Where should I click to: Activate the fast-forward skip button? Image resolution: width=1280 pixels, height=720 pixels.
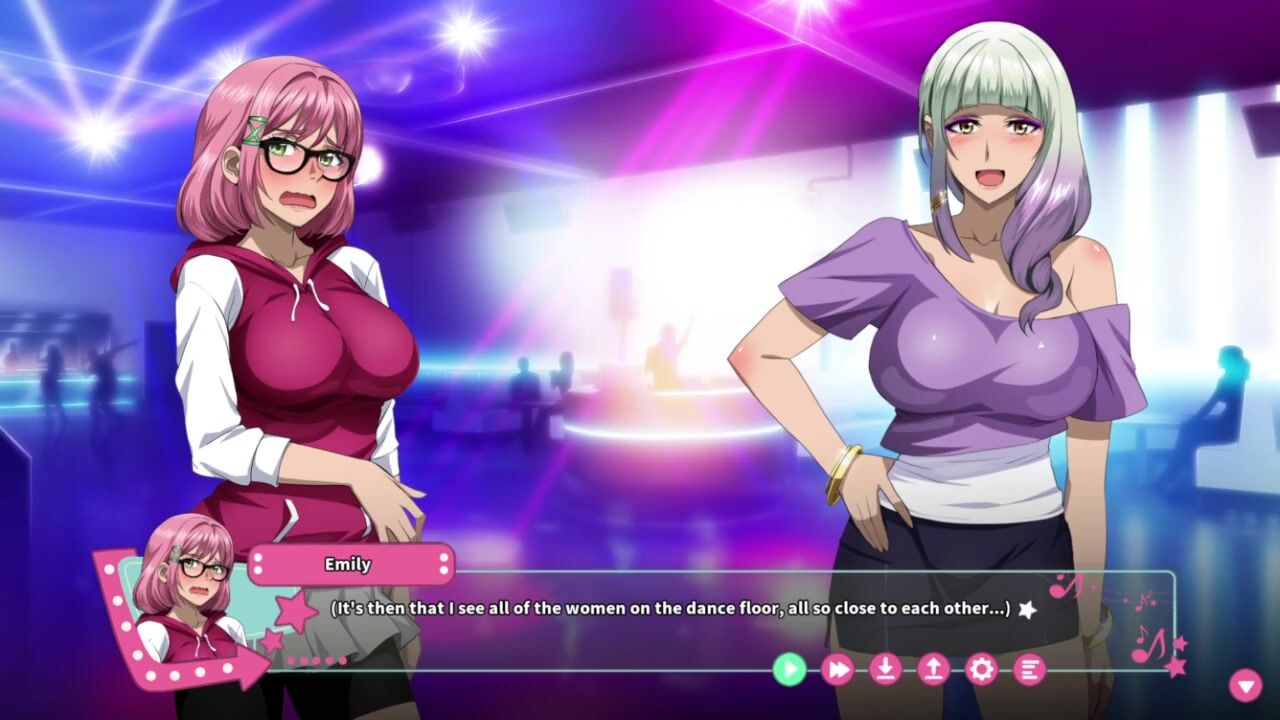pyautogui.click(x=837, y=669)
